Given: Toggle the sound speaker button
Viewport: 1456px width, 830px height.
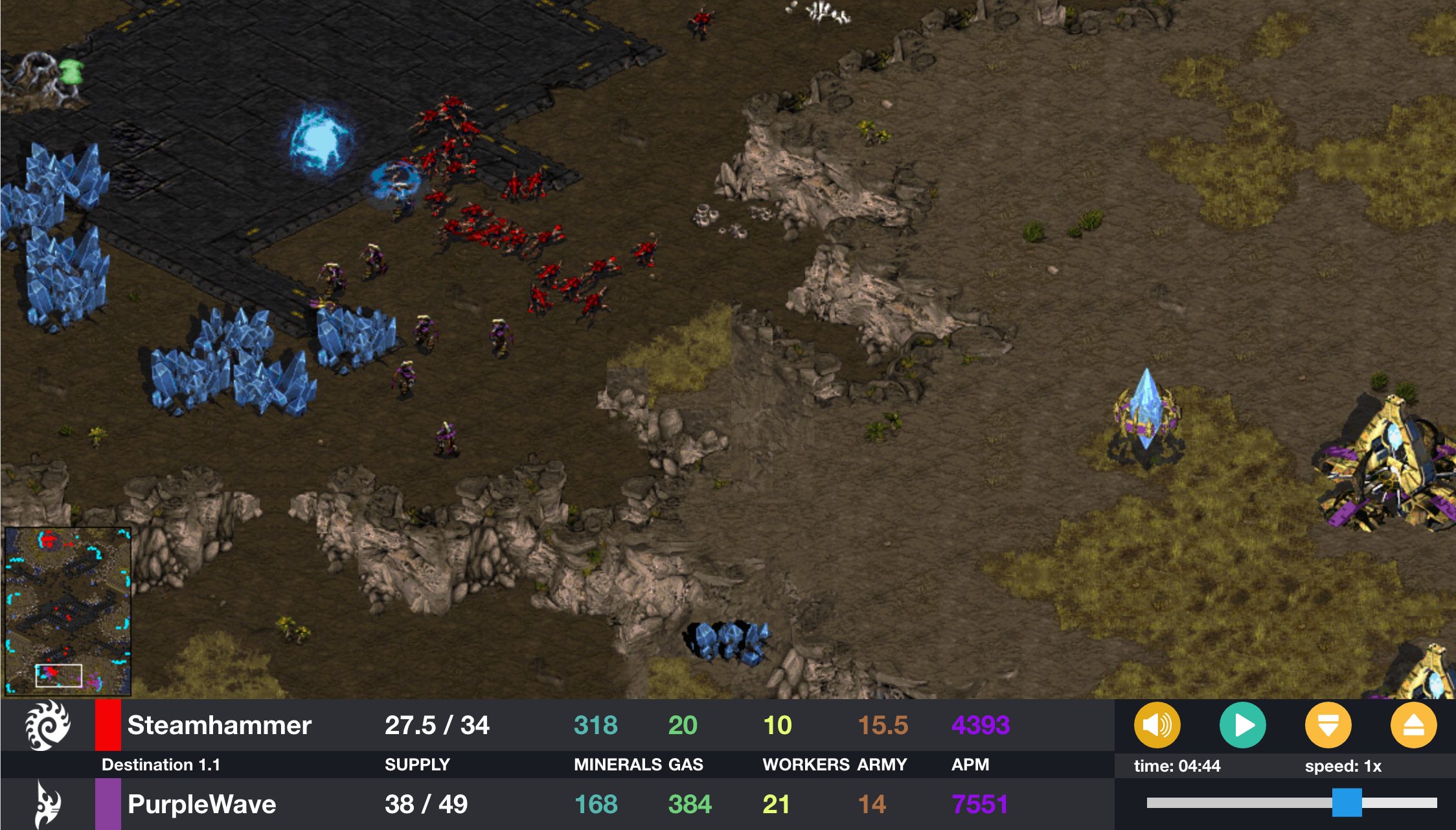Looking at the screenshot, I should coord(1157,725).
